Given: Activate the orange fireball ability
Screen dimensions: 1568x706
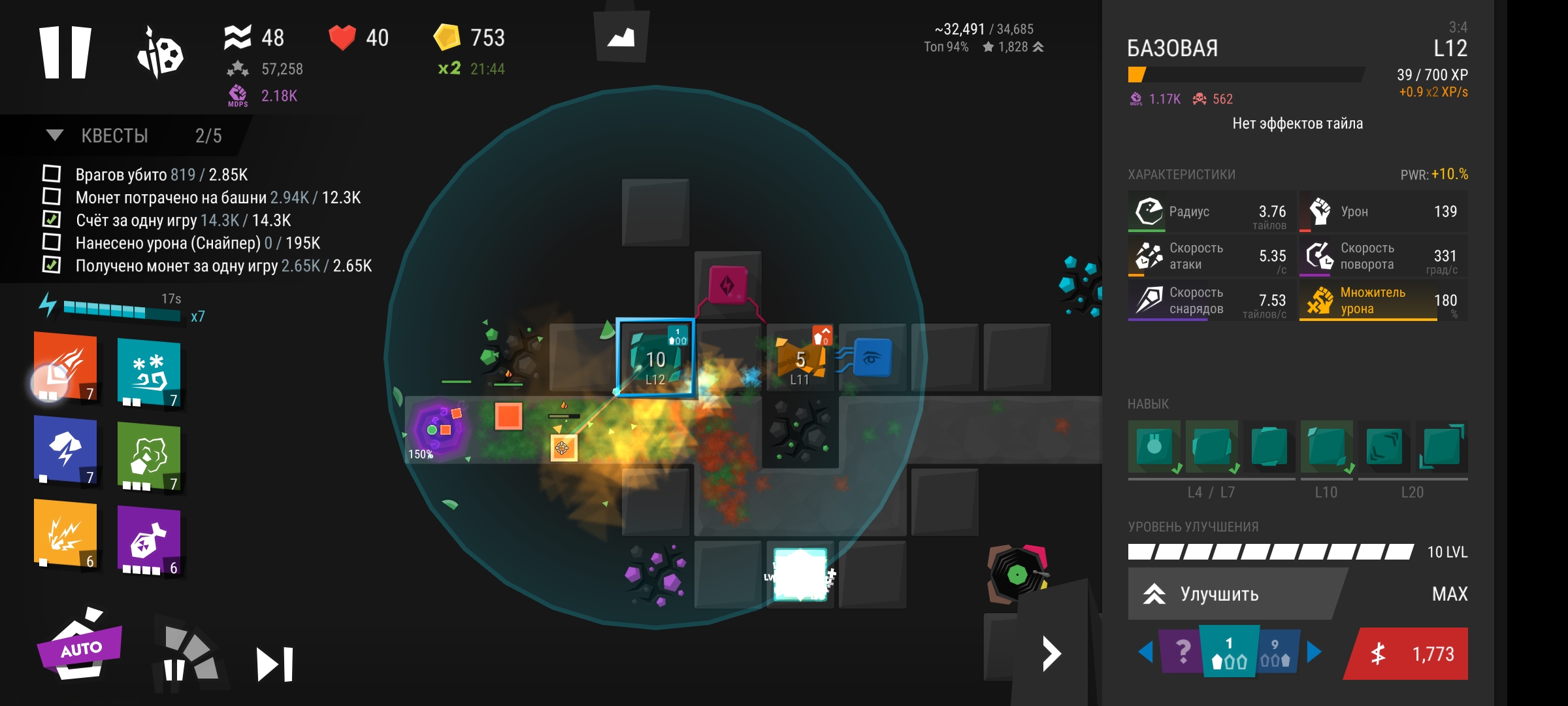Looking at the screenshot, I should click(x=65, y=367).
